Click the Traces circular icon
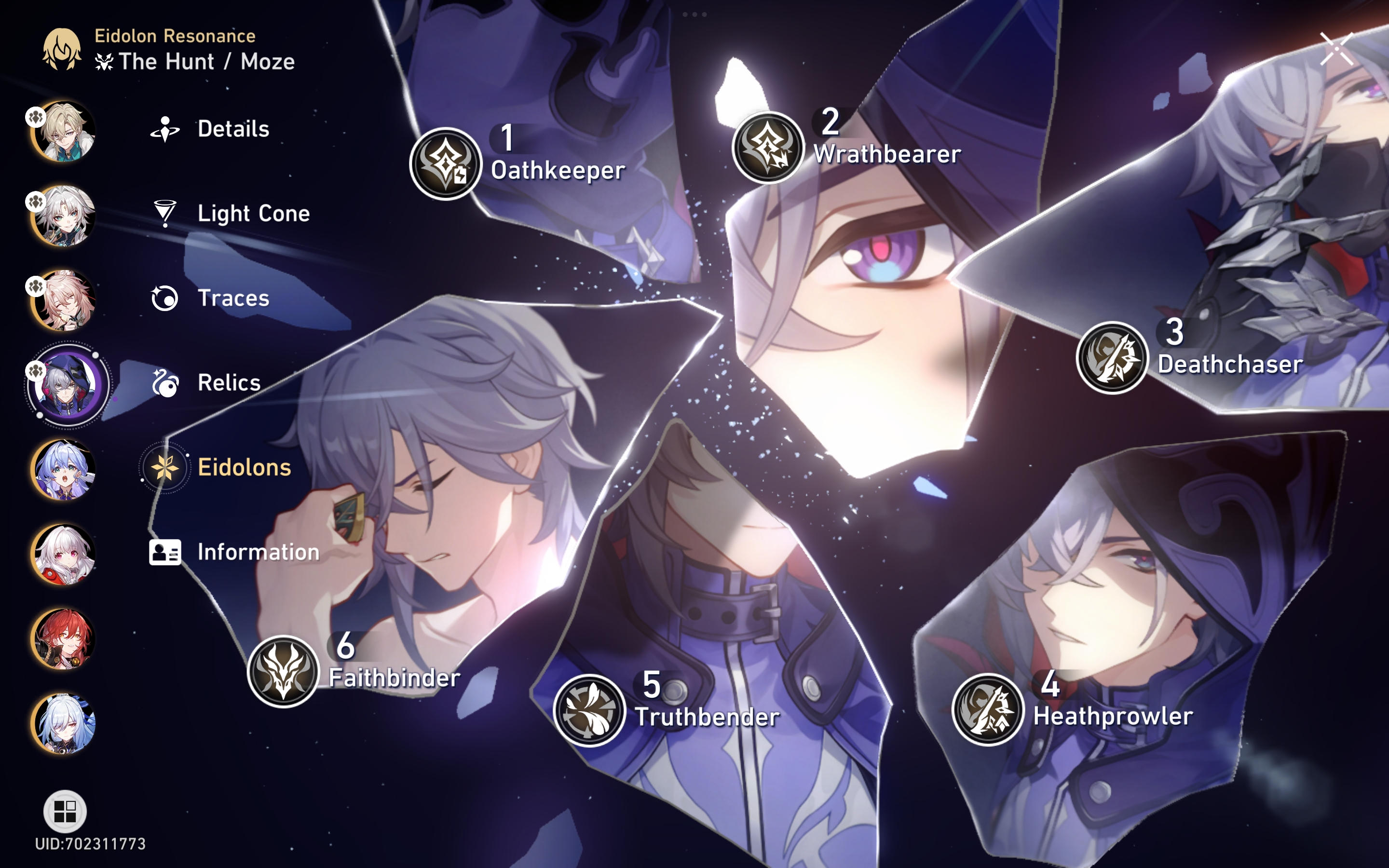Screen dimensions: 1389x868 click(x=165, y=298)
